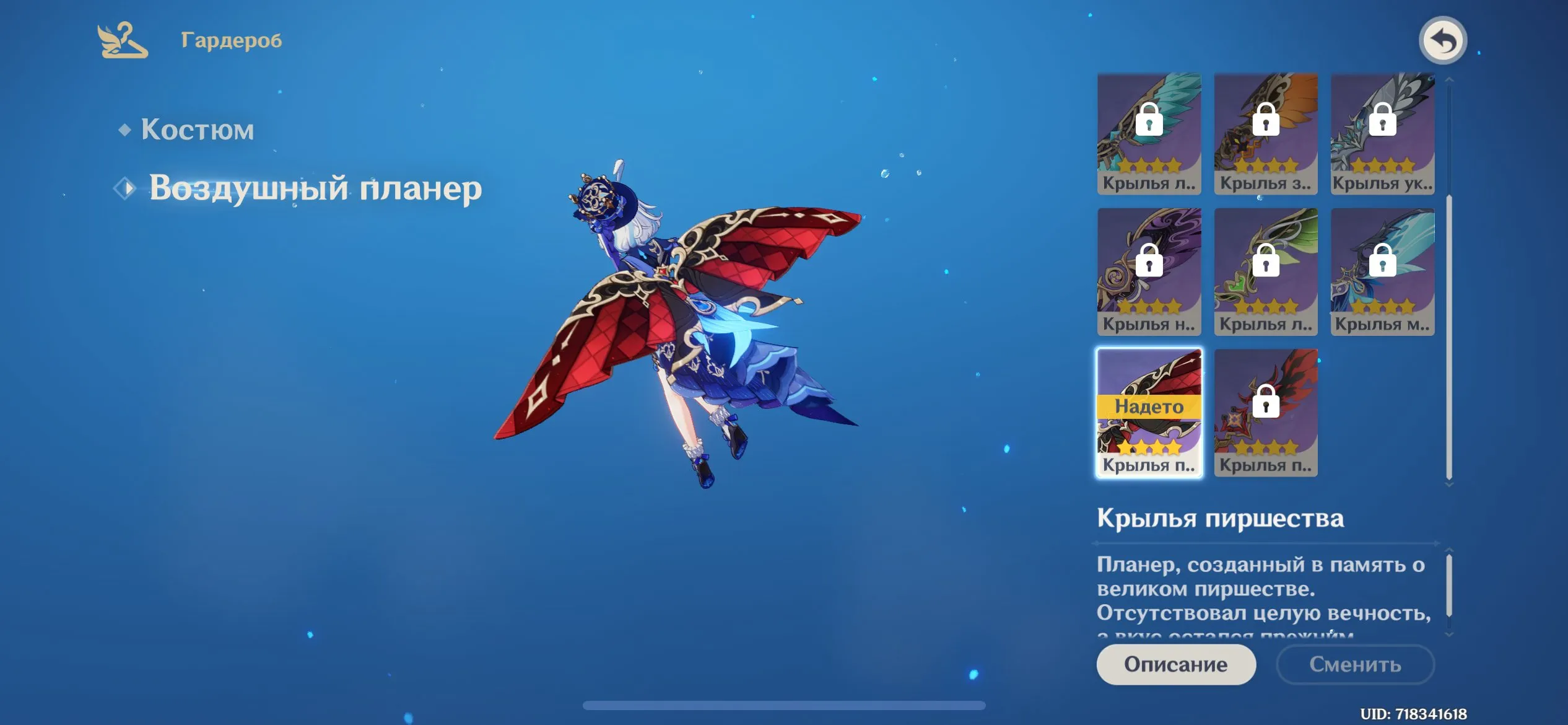This screenshot has height=725, width=1568.
Task: Choose the locked red-black wings tile
Action: click(x=1265, y=413)
